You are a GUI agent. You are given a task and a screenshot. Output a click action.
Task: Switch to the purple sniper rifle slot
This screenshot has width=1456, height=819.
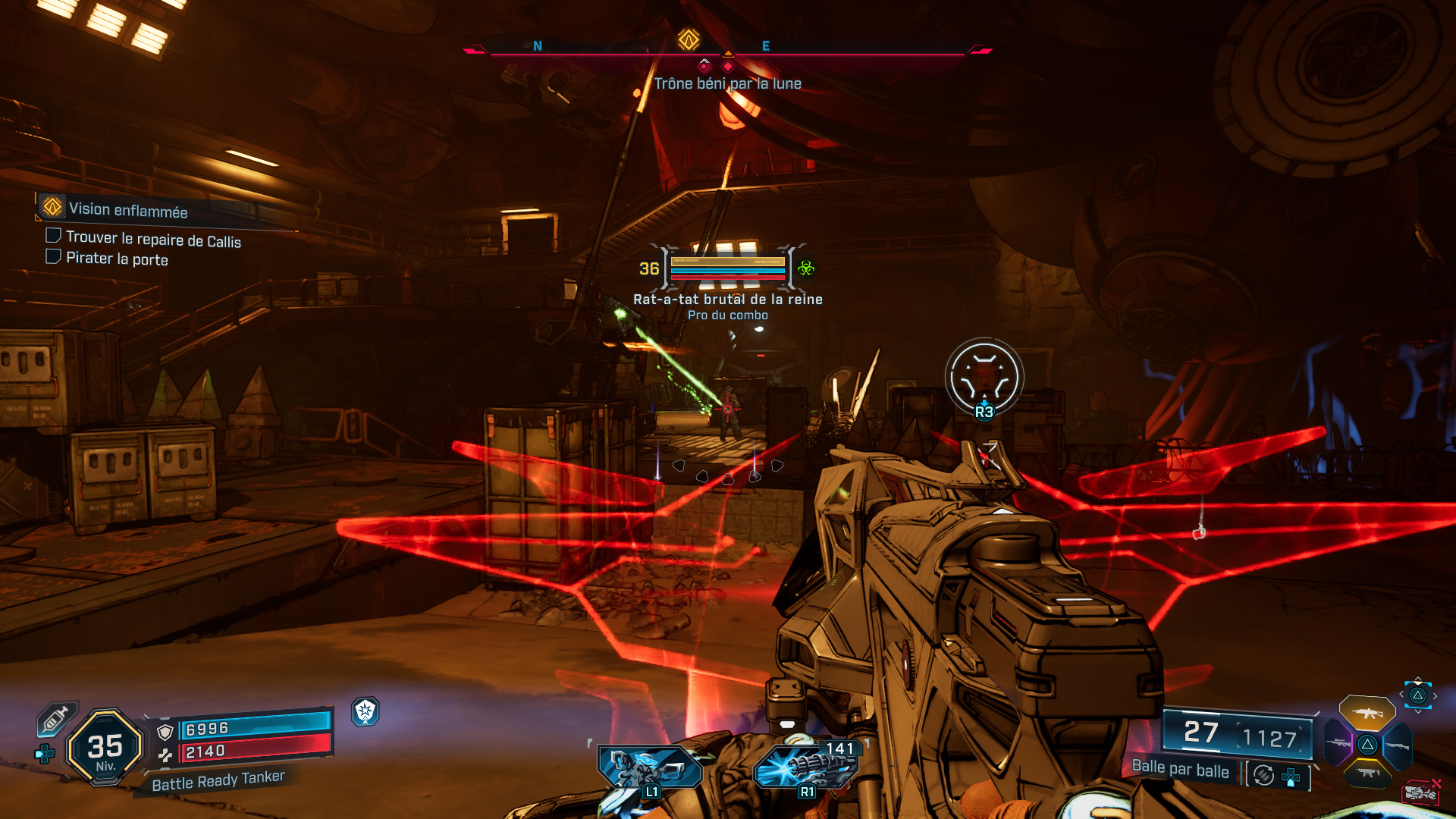(1338, 743)
